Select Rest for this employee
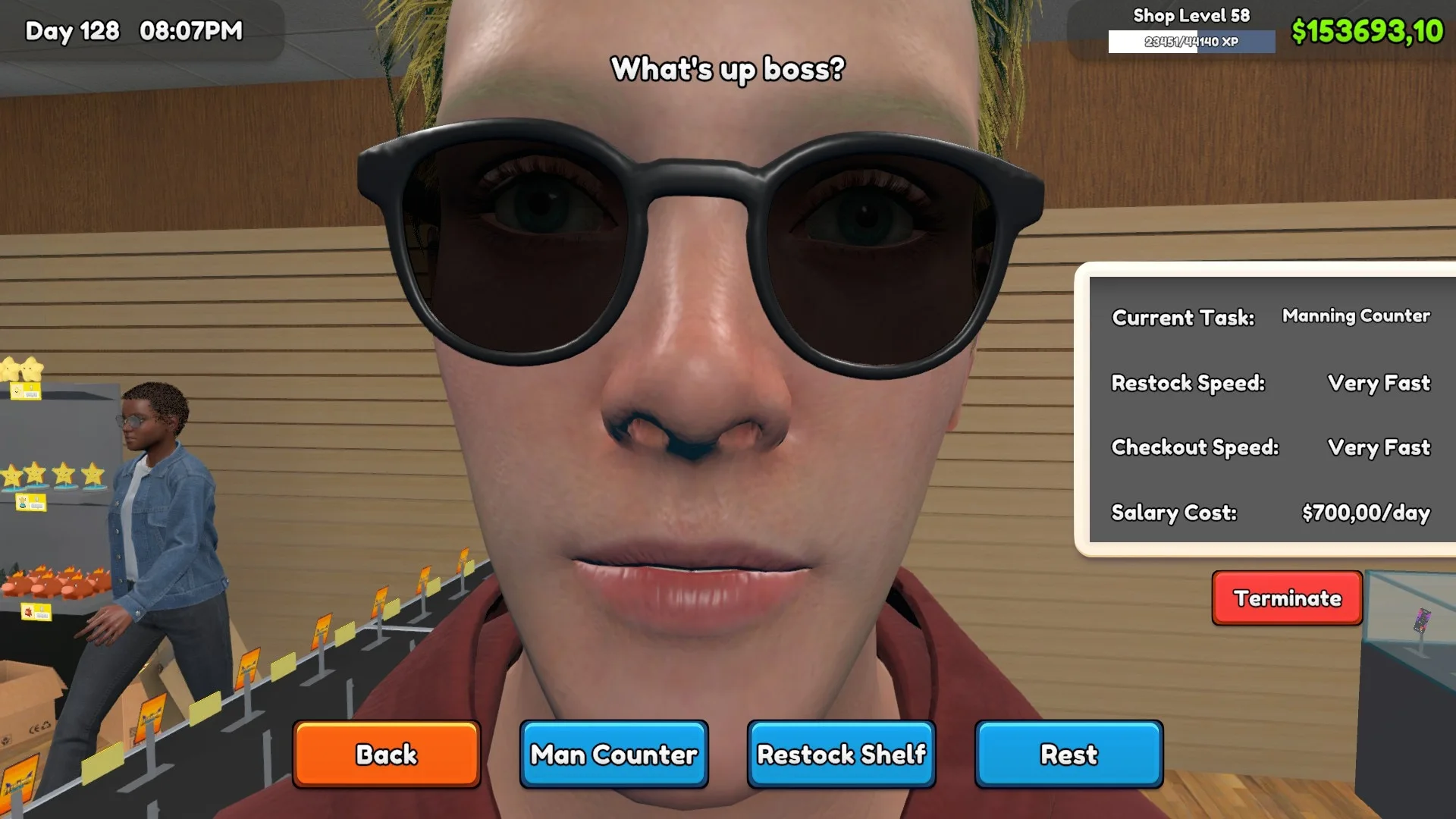The width and height of the screenshot is (1456, 819). pyautogui.click(x=1068, y=755)
